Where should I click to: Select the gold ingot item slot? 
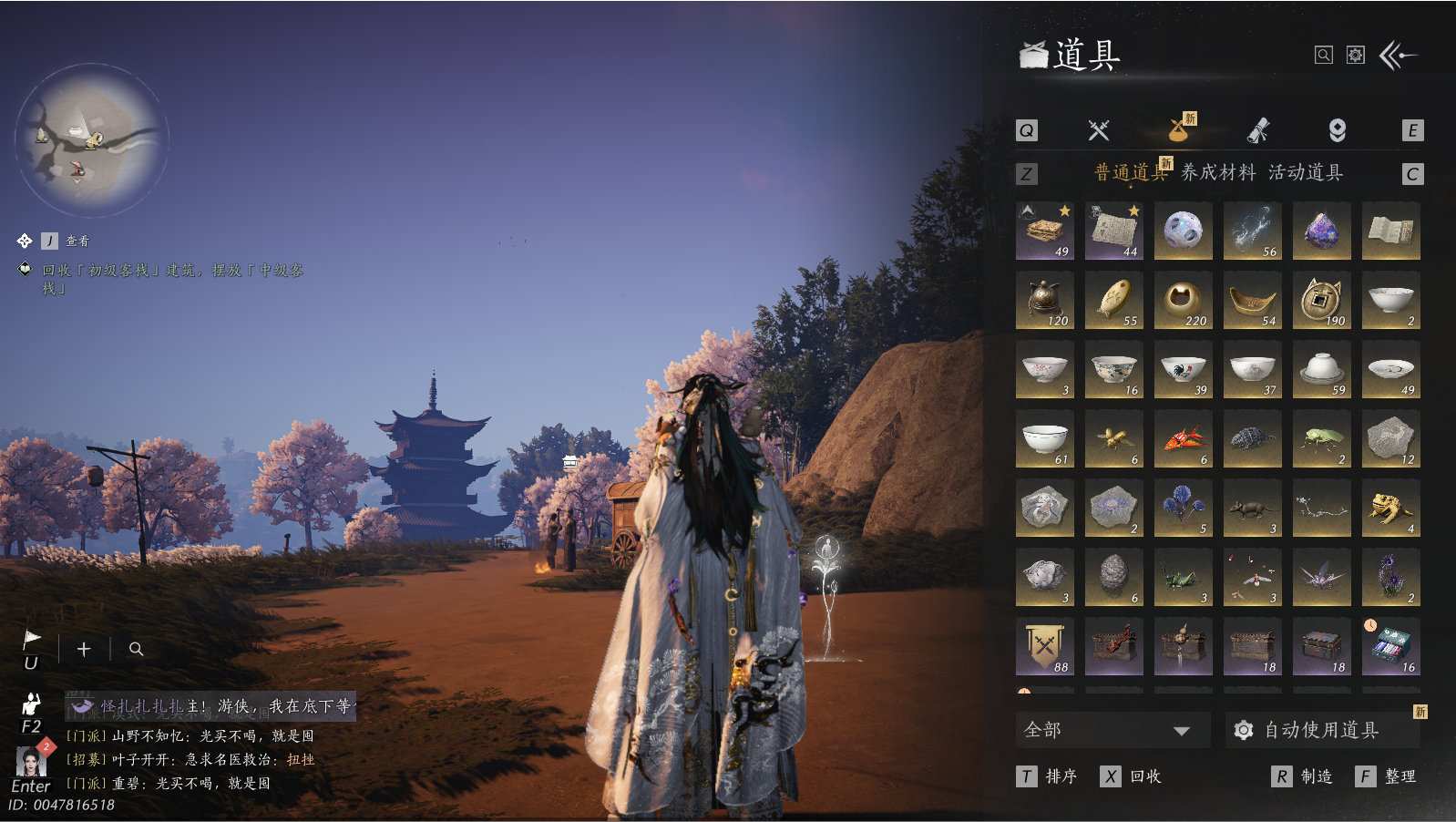click(x=1252, y=300)
